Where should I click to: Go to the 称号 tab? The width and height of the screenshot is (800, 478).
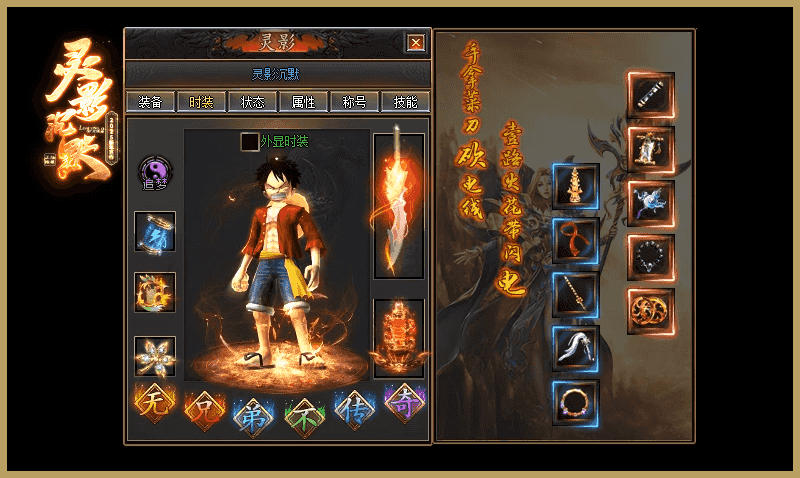(x=354, y=102)
